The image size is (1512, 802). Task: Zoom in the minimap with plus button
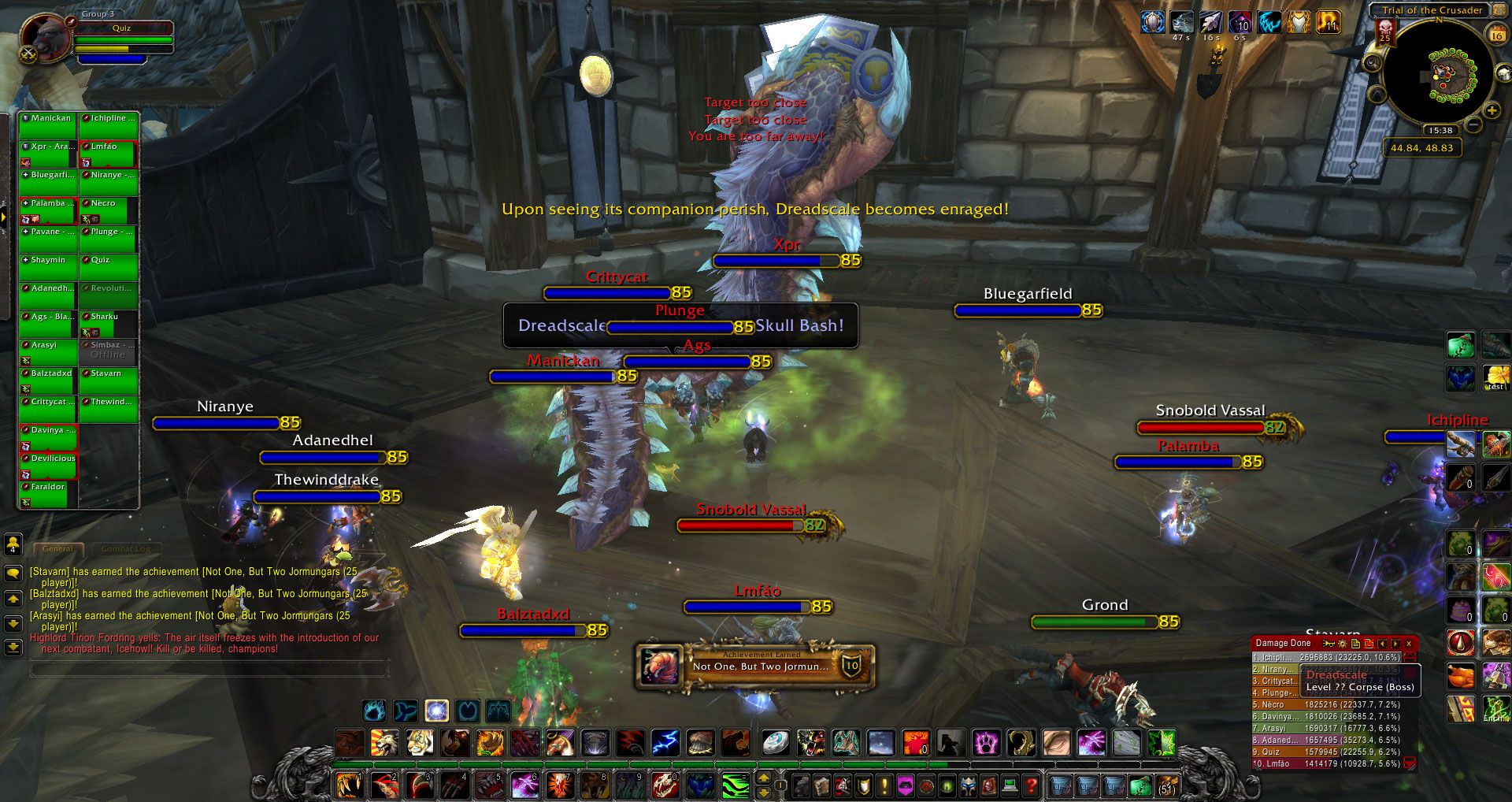[1492, 111]
